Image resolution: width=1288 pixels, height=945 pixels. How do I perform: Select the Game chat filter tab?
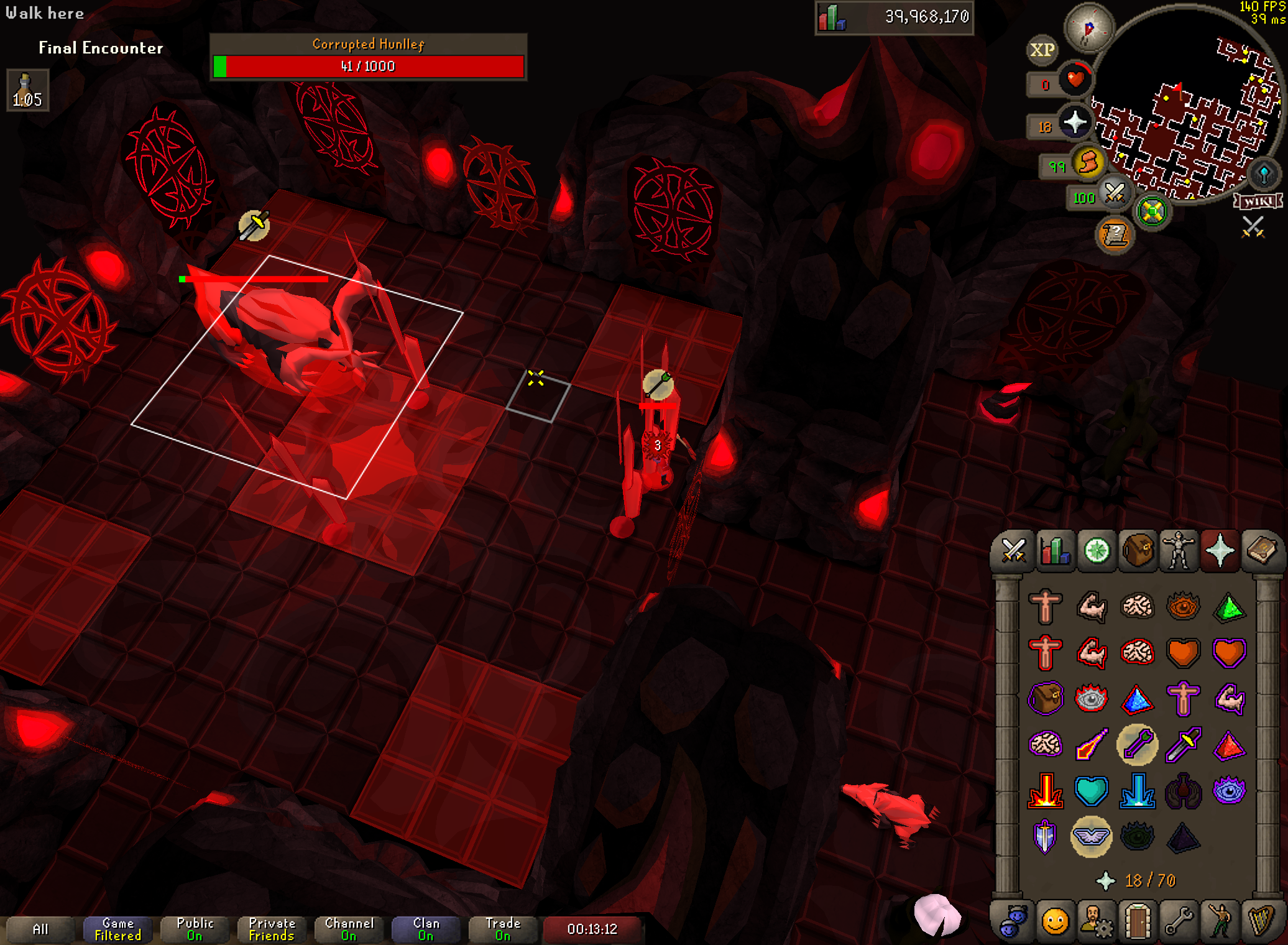pyautogui.click(x=117, y=929)
